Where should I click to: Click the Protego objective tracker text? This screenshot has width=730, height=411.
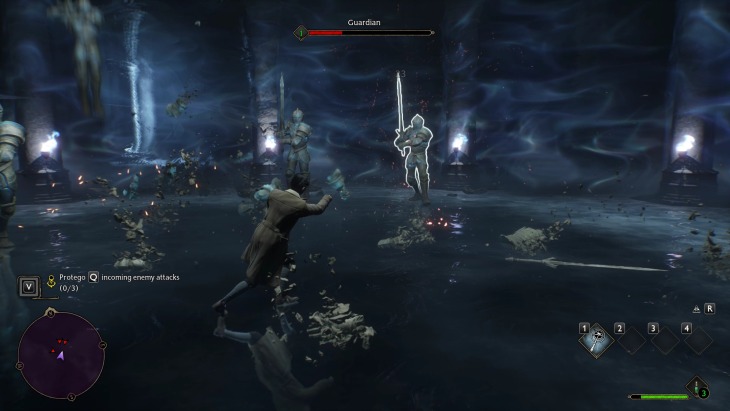(x=120, y=277)
